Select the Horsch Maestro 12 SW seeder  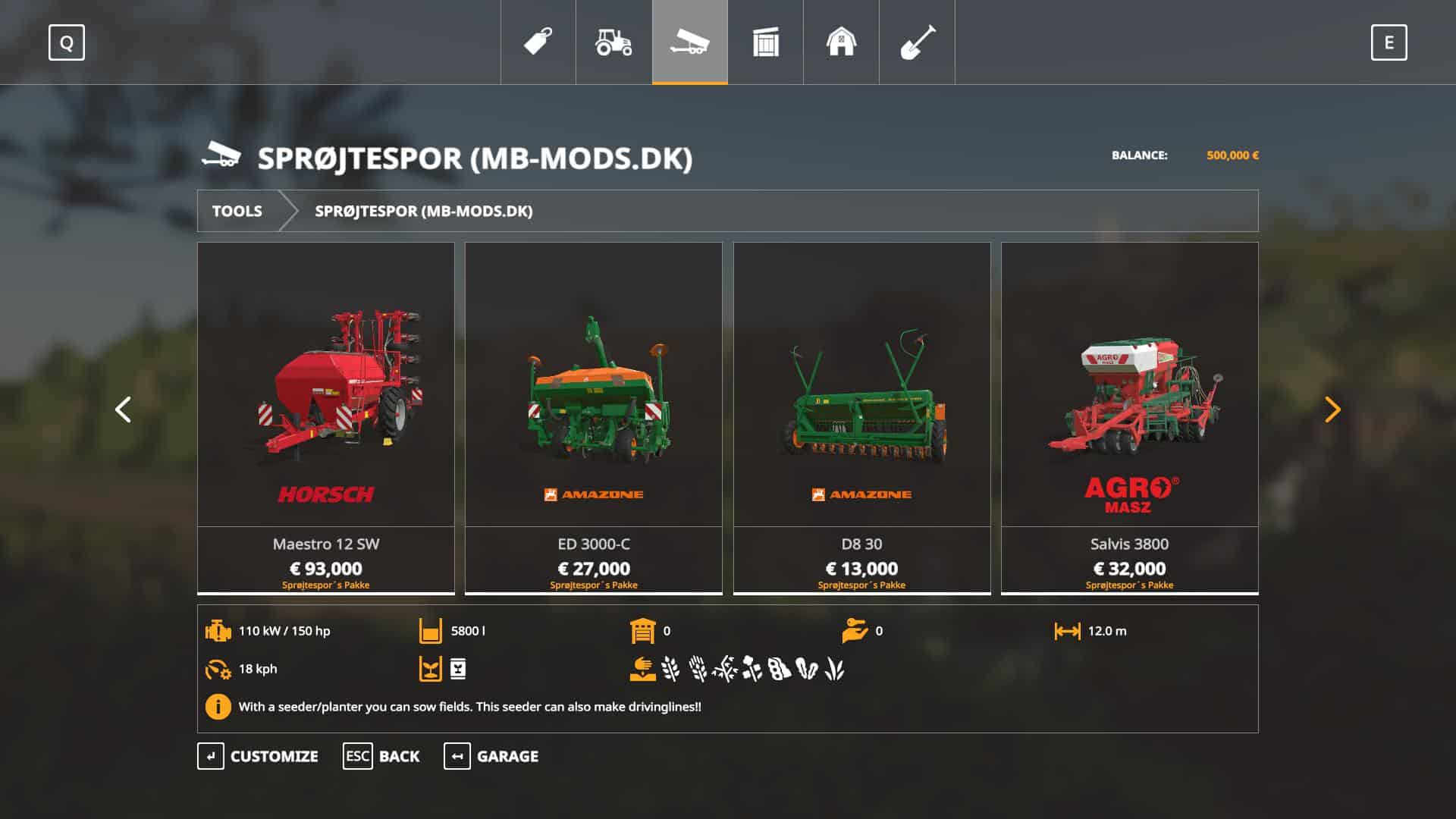point(326,417)
